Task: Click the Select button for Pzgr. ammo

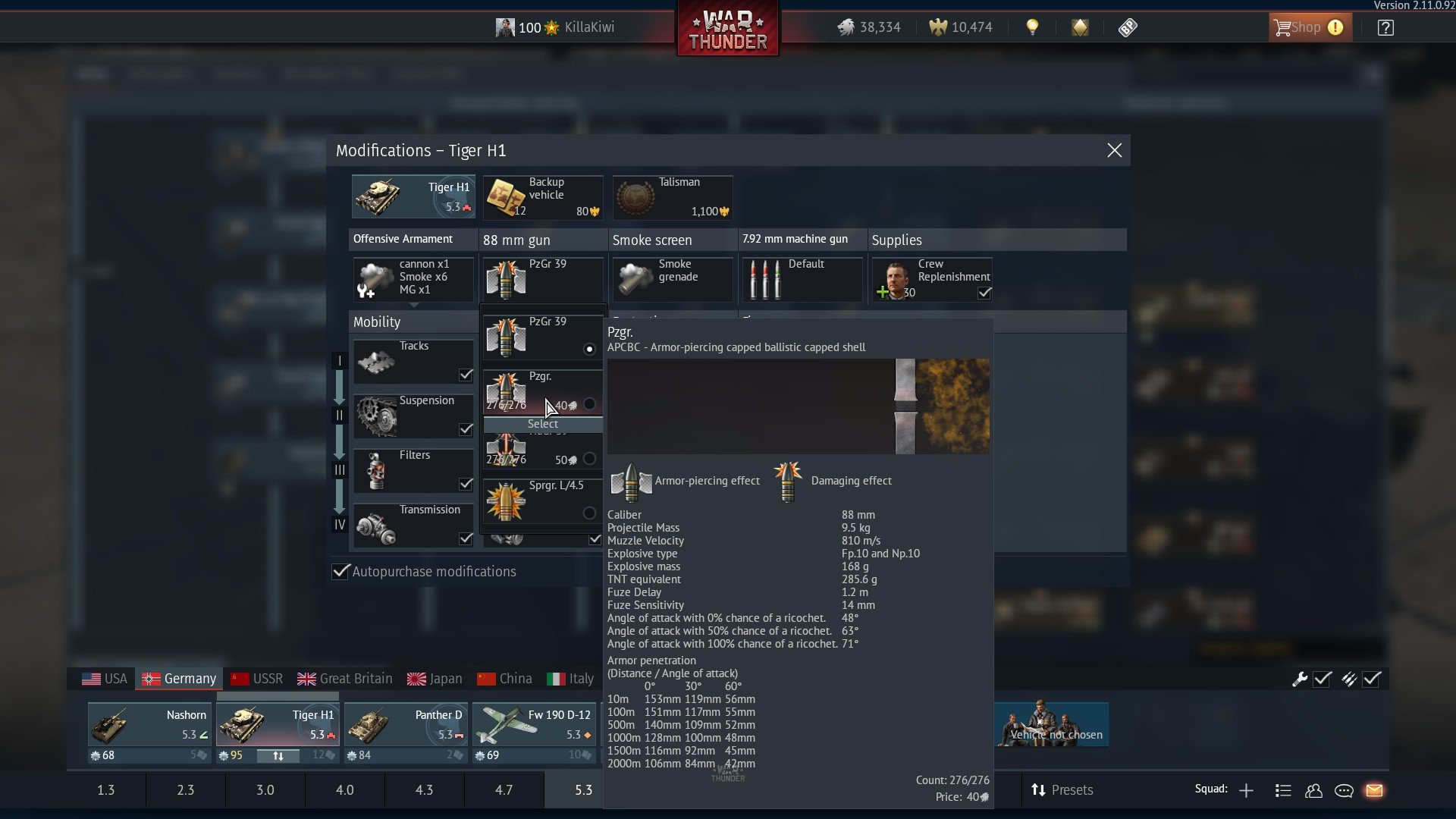Action: 543,424
